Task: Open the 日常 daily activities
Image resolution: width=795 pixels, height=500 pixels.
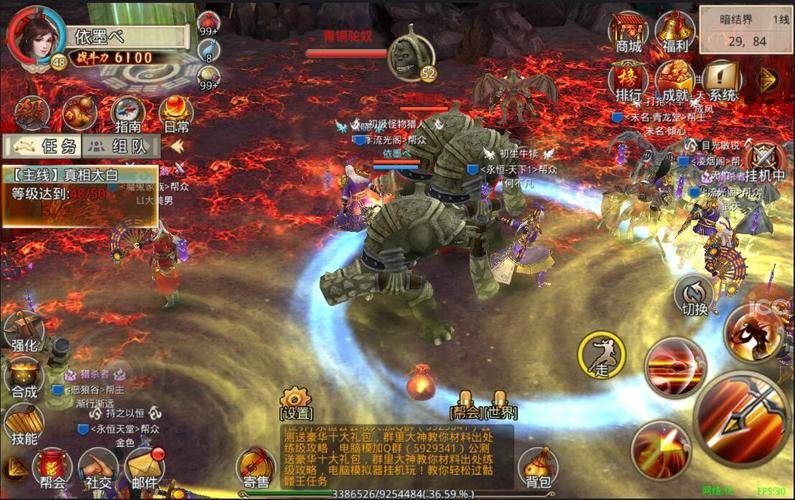Action: click(176, 113)
